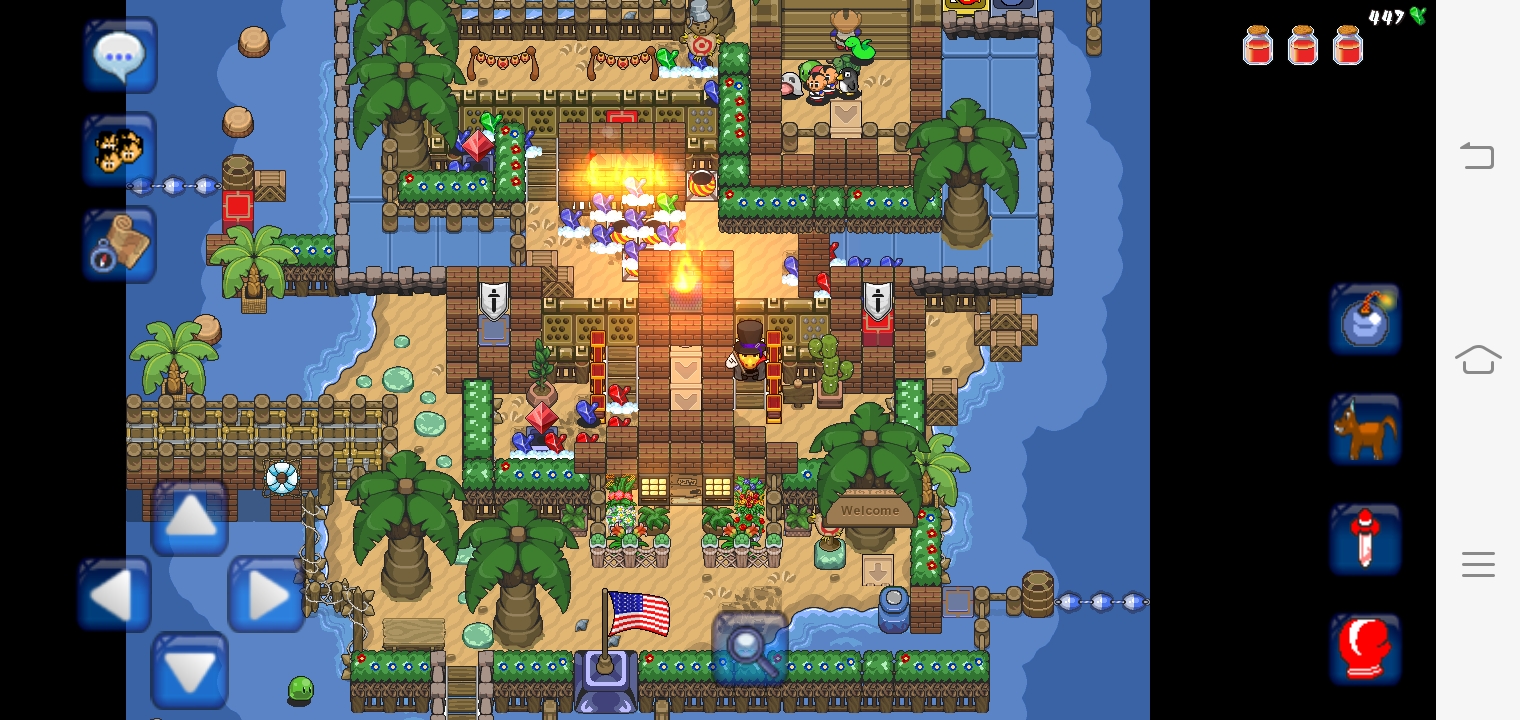This screenshot has width=1520, height=720.
Task: Tap the magnifying glass button
Action: point(749,647)
